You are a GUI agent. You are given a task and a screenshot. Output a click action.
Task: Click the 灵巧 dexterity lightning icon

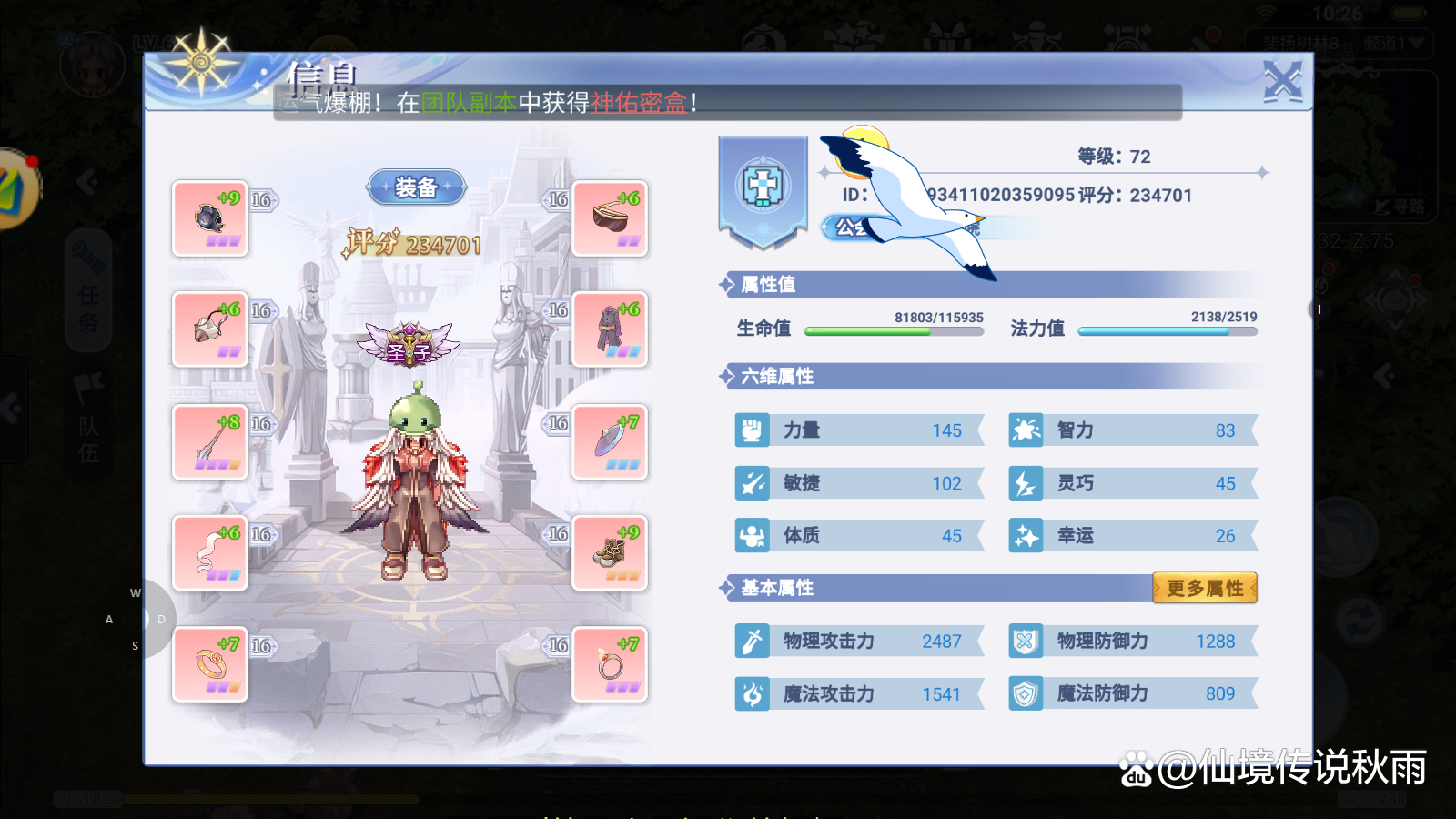pyautogui.click(x=1025, y=483)
